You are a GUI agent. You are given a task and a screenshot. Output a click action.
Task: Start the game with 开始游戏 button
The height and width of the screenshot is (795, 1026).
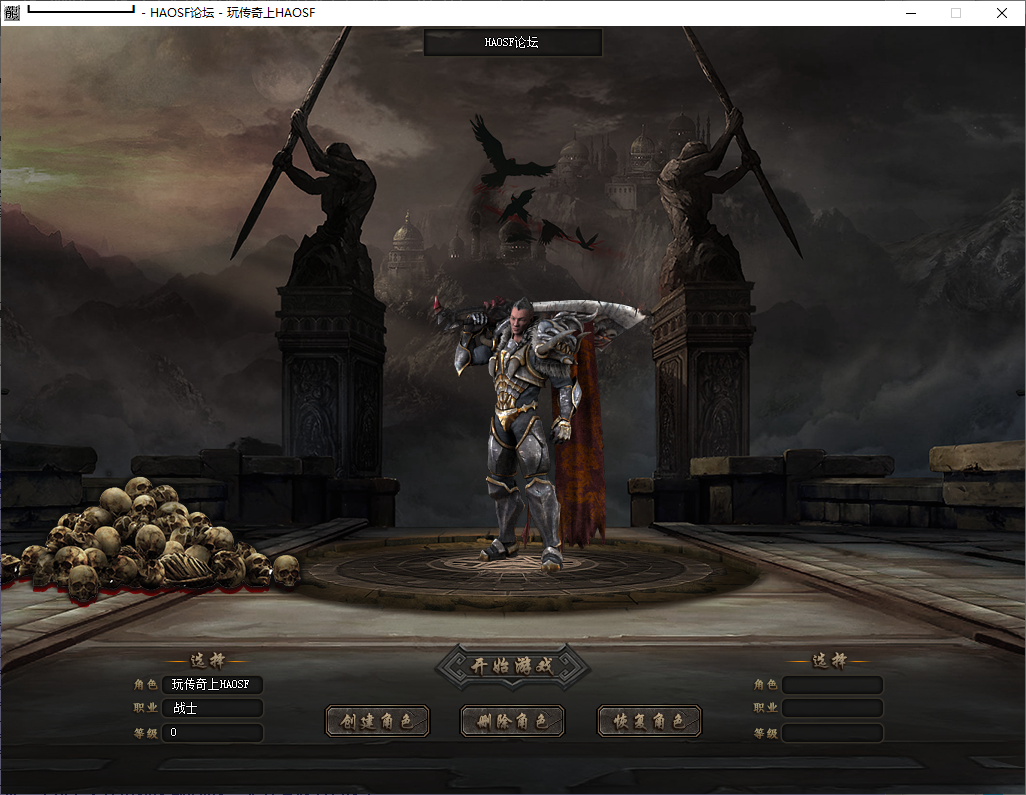512,667
